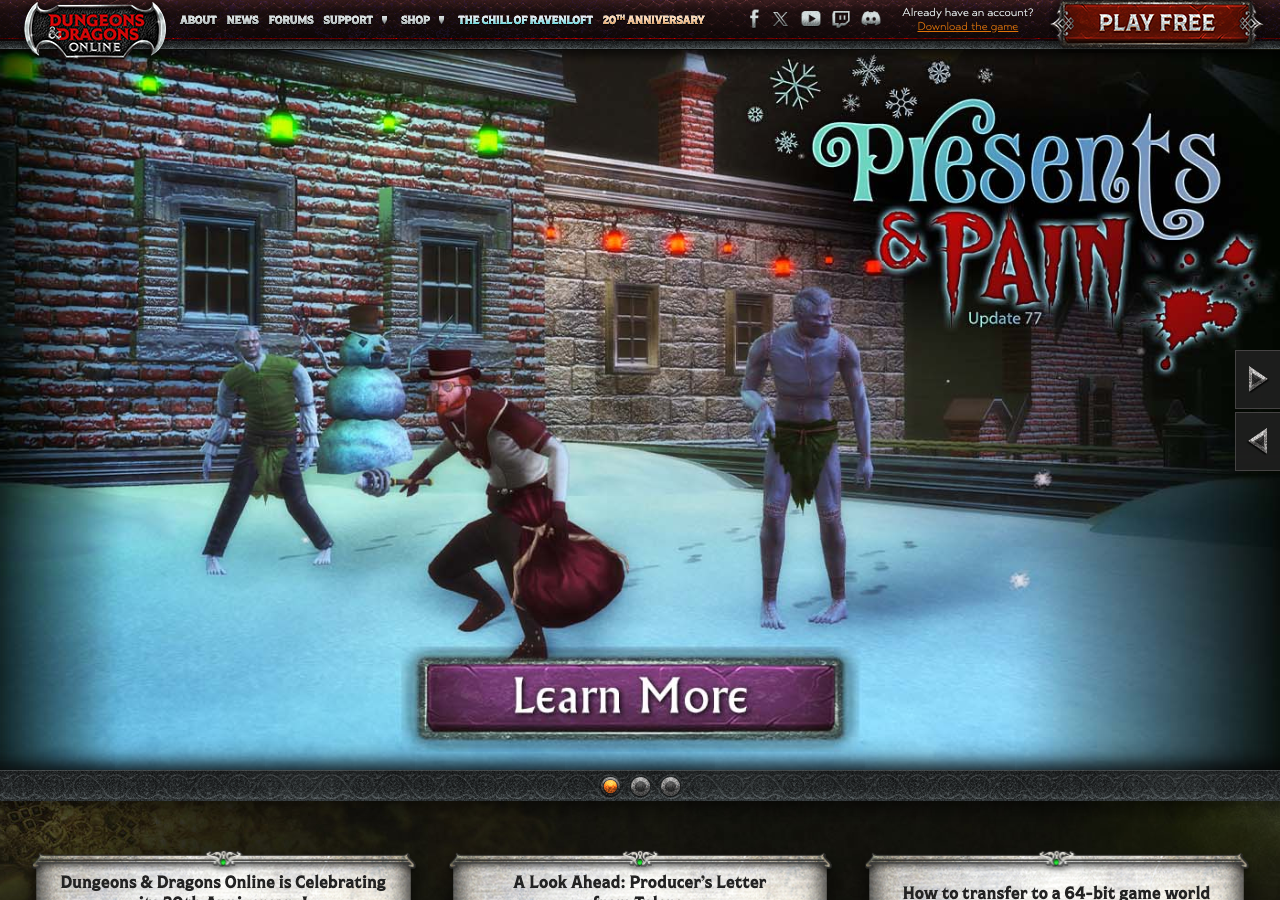The width and height of the screenshot is (1280, 900).
Task: Go to the FORUMS page
Action: (291, 19)
